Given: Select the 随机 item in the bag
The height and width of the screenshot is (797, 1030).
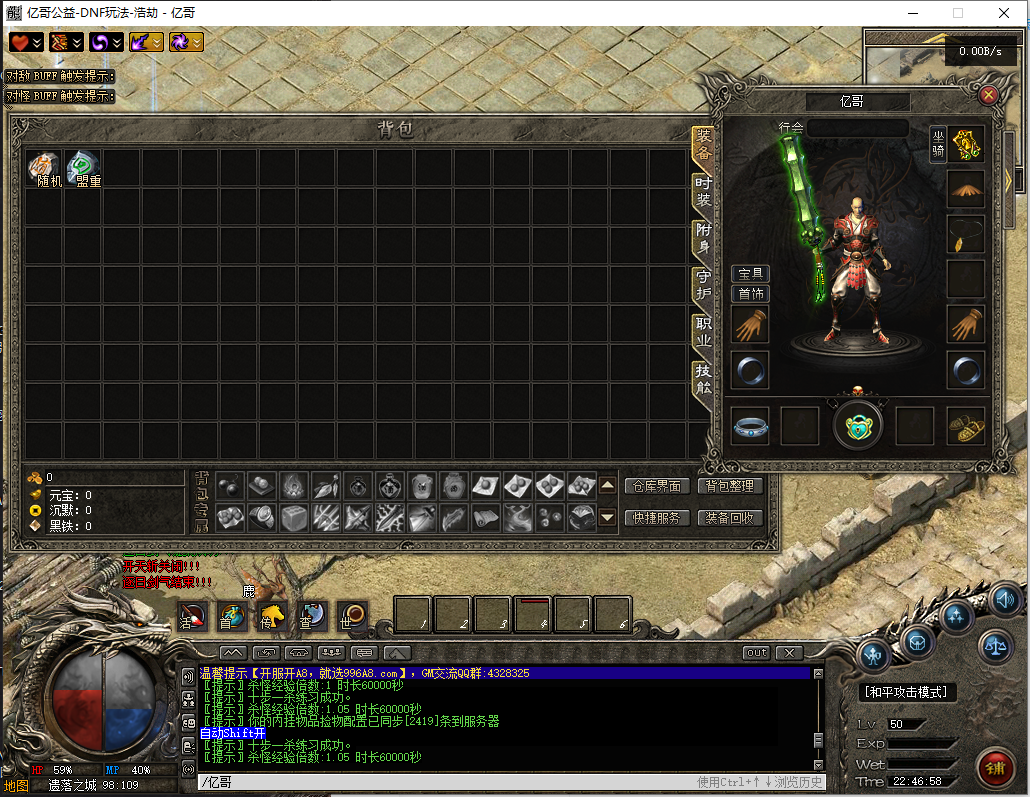Looking at the screenshot, I should pyautogui.click(x=45, y=168).
